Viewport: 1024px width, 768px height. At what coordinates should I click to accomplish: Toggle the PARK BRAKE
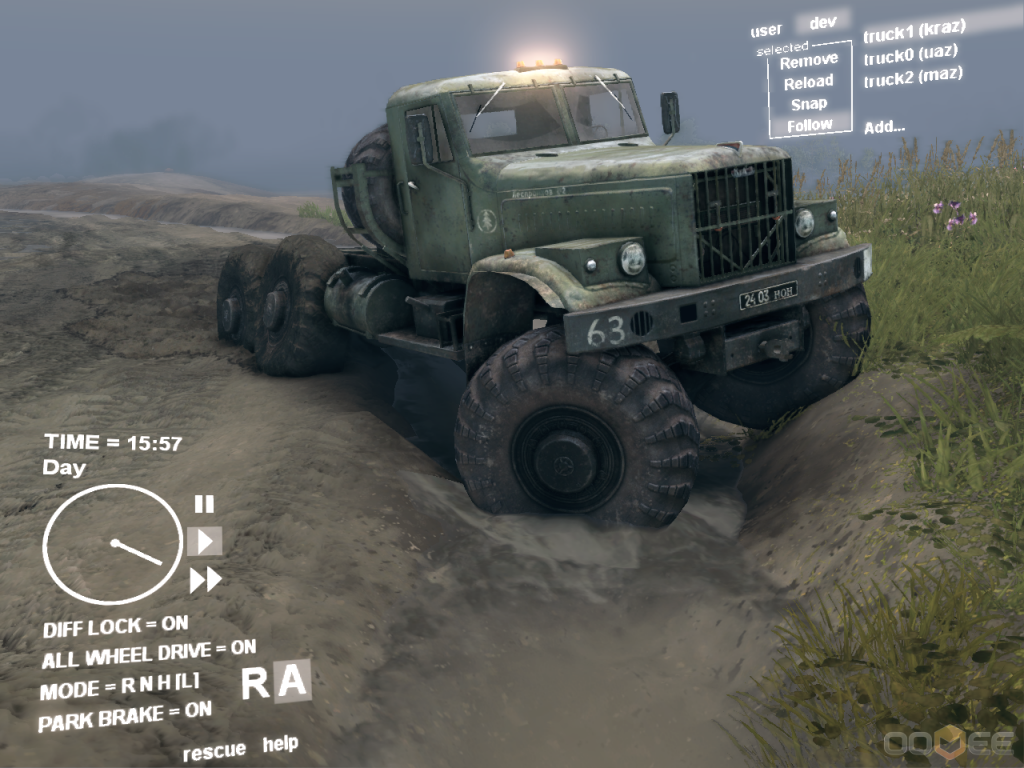tap(124, 715)
